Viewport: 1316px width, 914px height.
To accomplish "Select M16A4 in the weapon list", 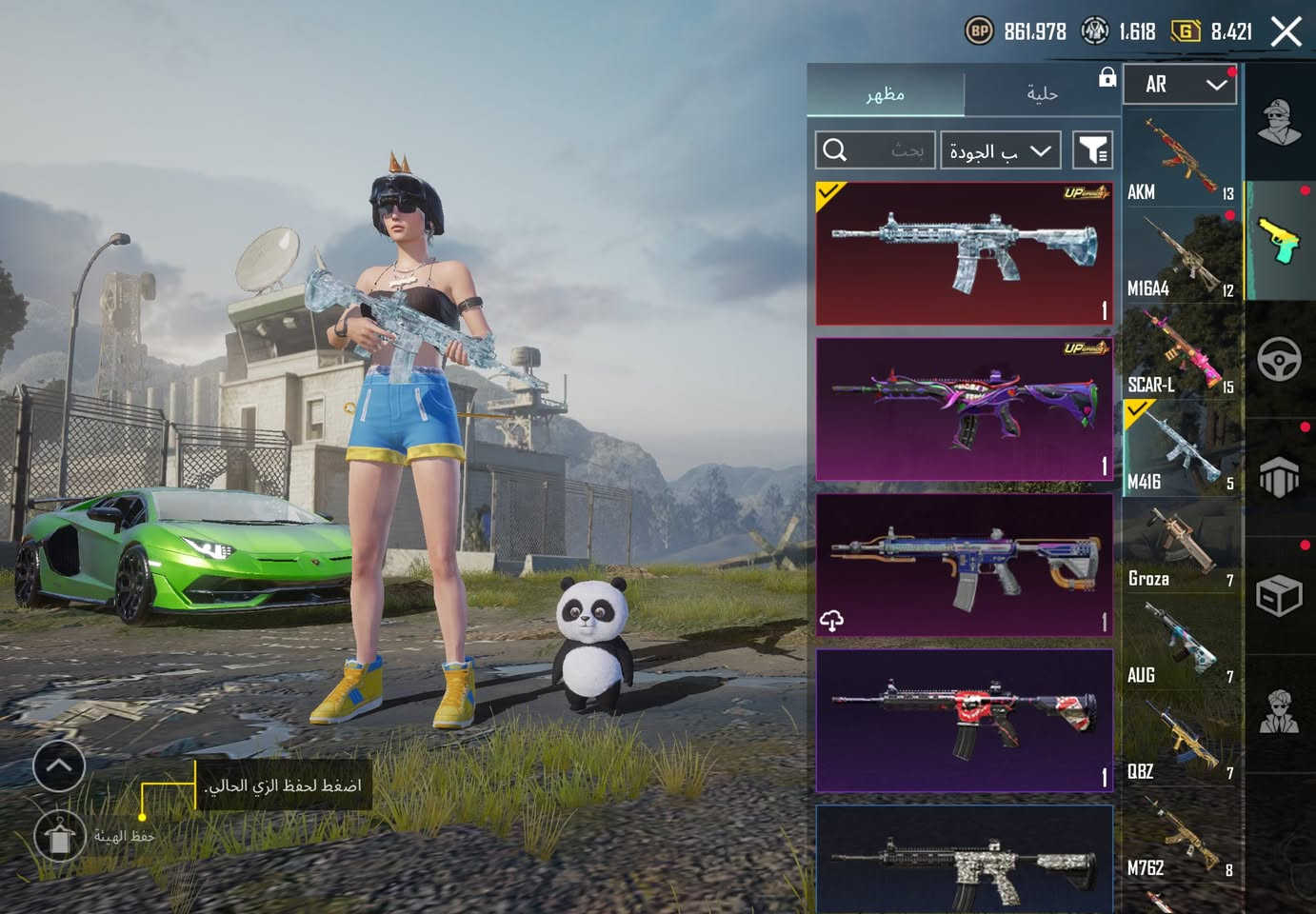I will click(1181, 256).
